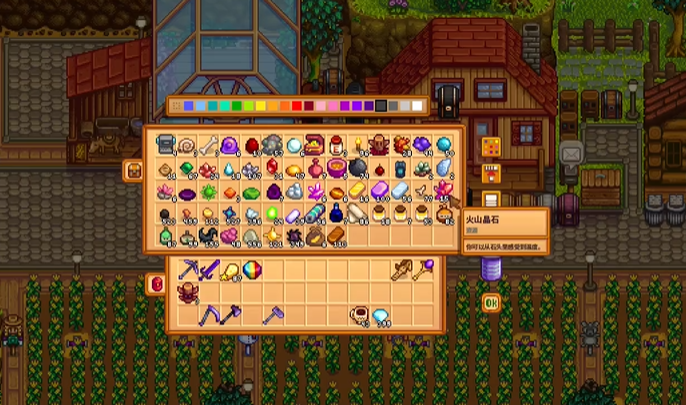Select the dark sword in the inventory
Viewport: 686px width, 405px height.
(210, 269)
